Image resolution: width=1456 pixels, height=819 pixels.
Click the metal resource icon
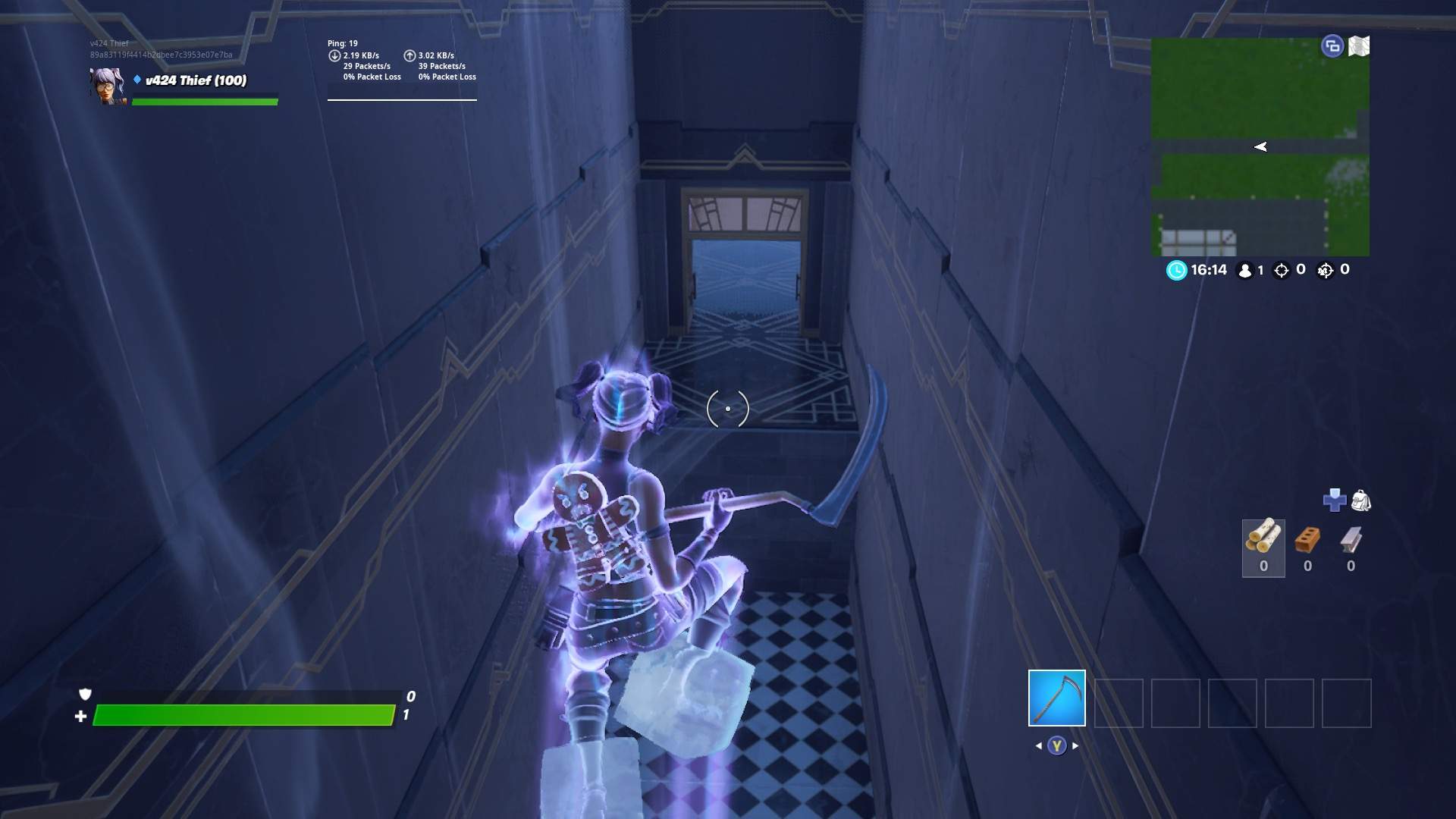click(1351, 540)
